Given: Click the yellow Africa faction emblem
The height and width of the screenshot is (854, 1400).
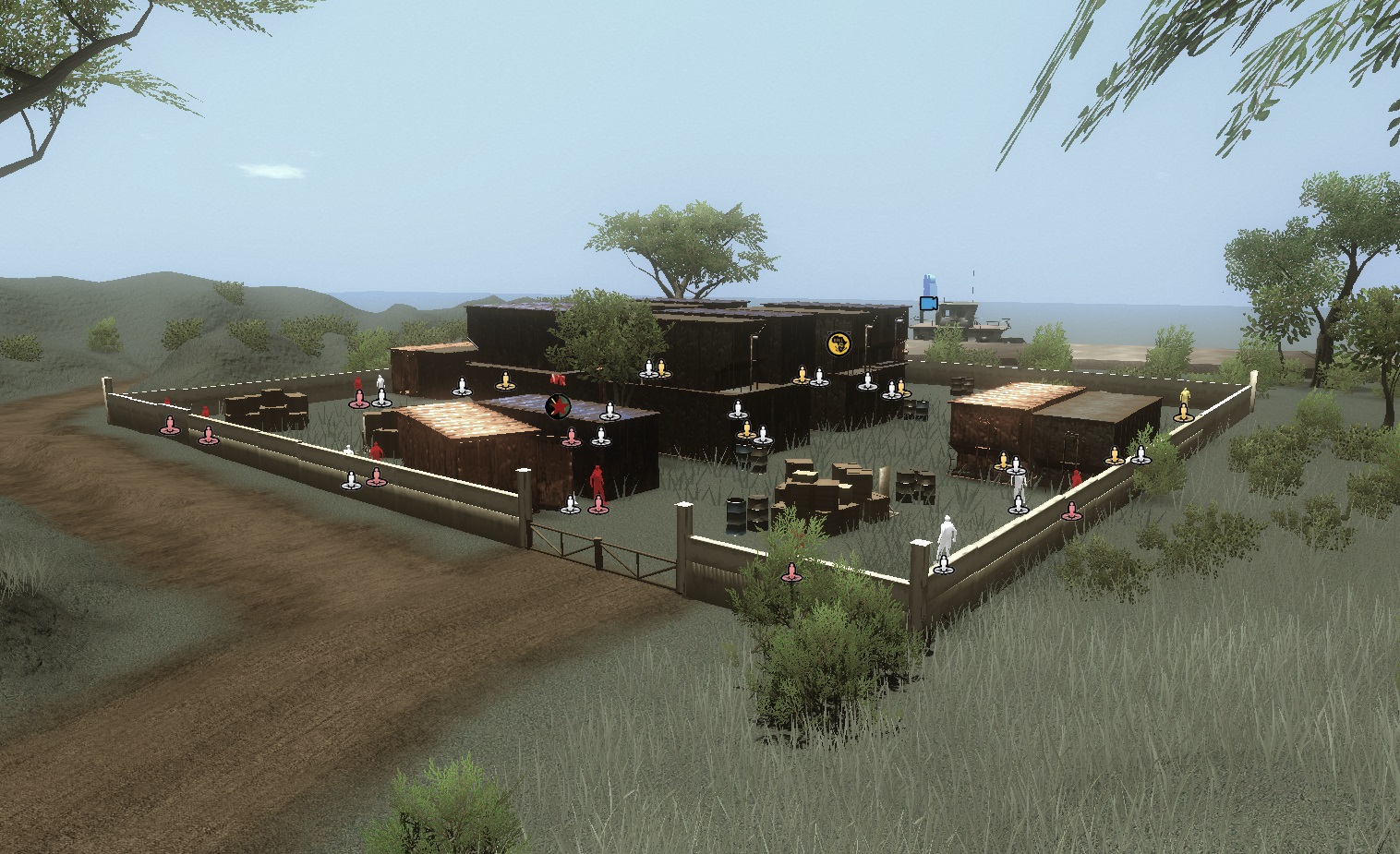Looking at the screenshot, I should coord(838,344).
